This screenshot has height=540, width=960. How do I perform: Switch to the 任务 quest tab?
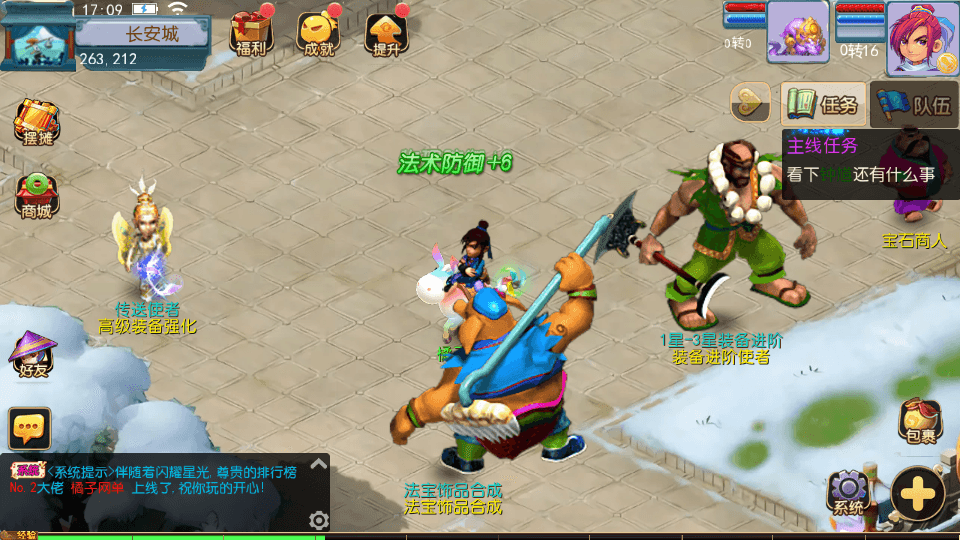pyautogui.click(x=823, y=104)
